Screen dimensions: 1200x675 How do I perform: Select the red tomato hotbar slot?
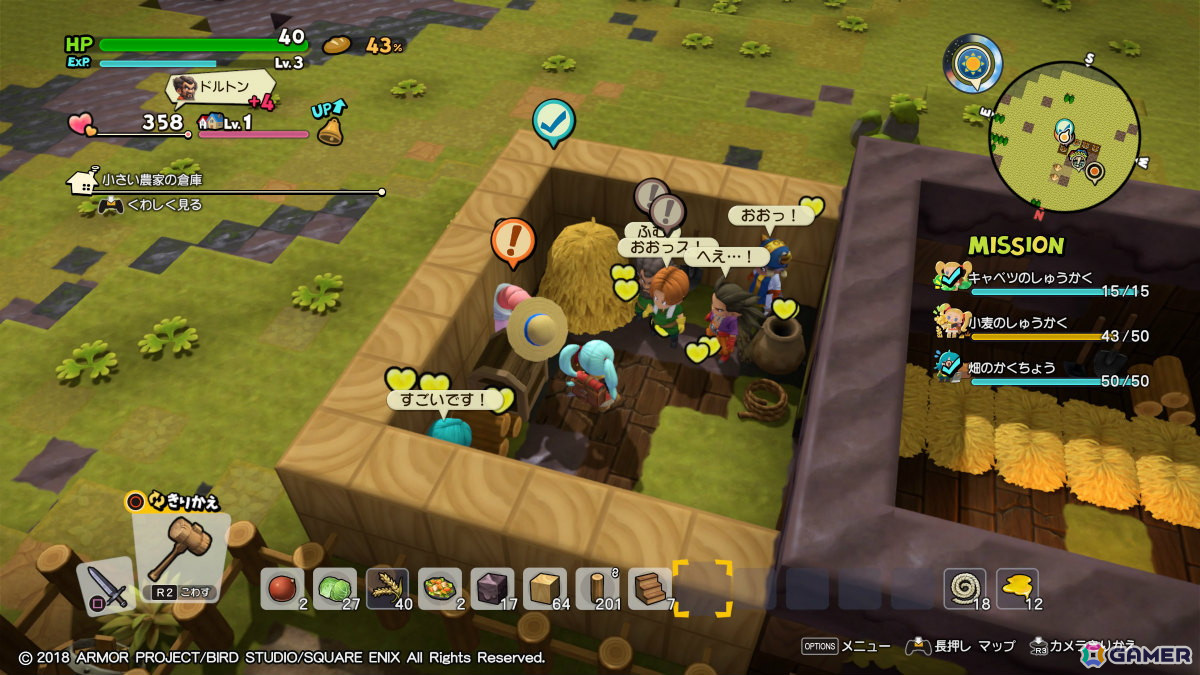point(282,588)
